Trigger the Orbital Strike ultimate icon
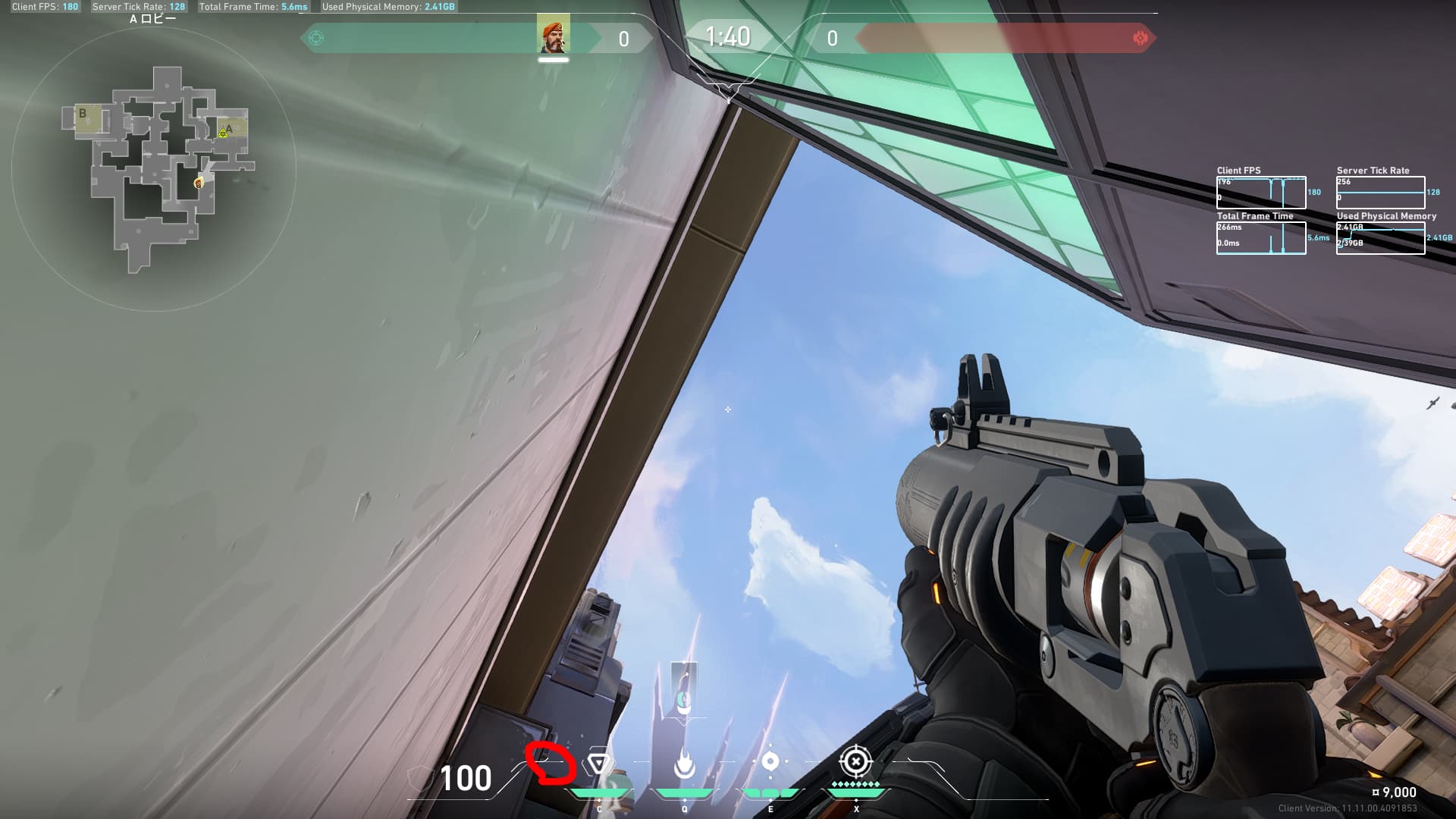 (x=856, y=761)
